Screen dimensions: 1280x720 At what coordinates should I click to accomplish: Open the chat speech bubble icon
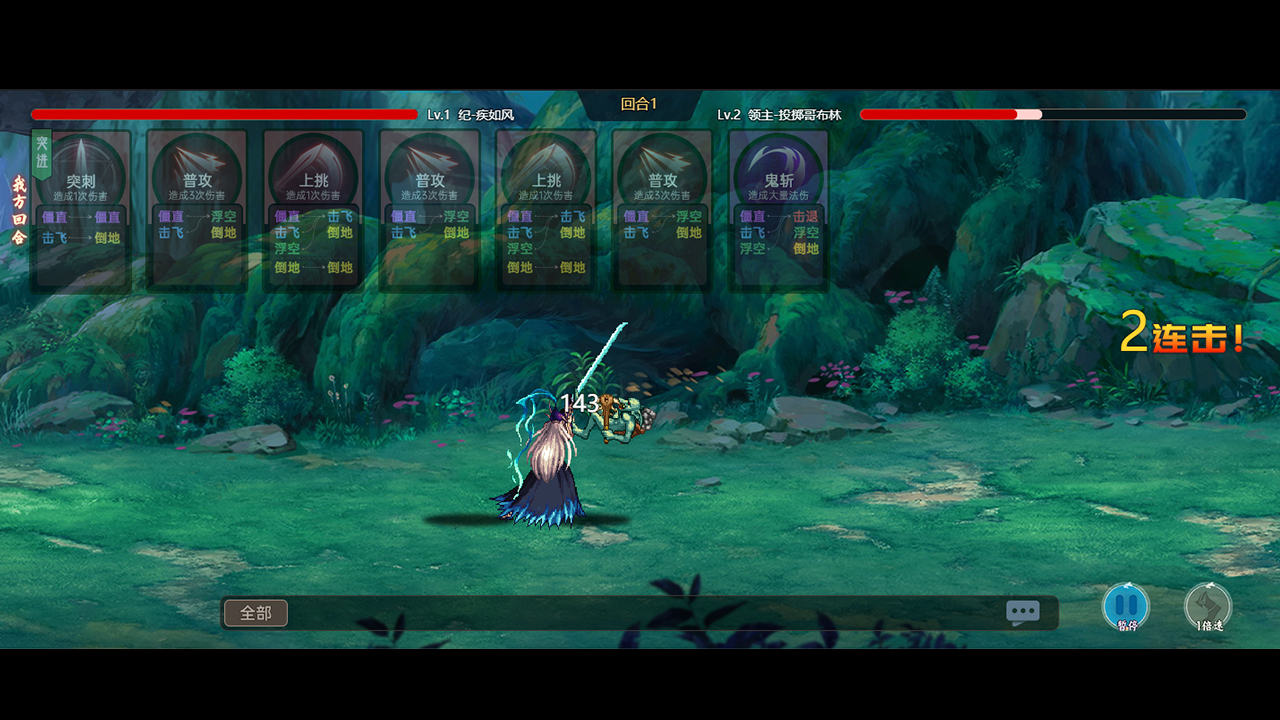coord(1022,612)
